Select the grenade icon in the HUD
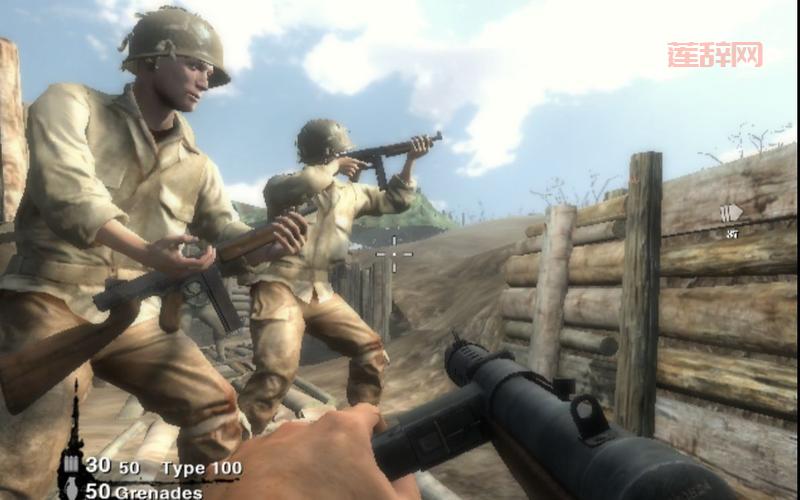 pos(69,490)
